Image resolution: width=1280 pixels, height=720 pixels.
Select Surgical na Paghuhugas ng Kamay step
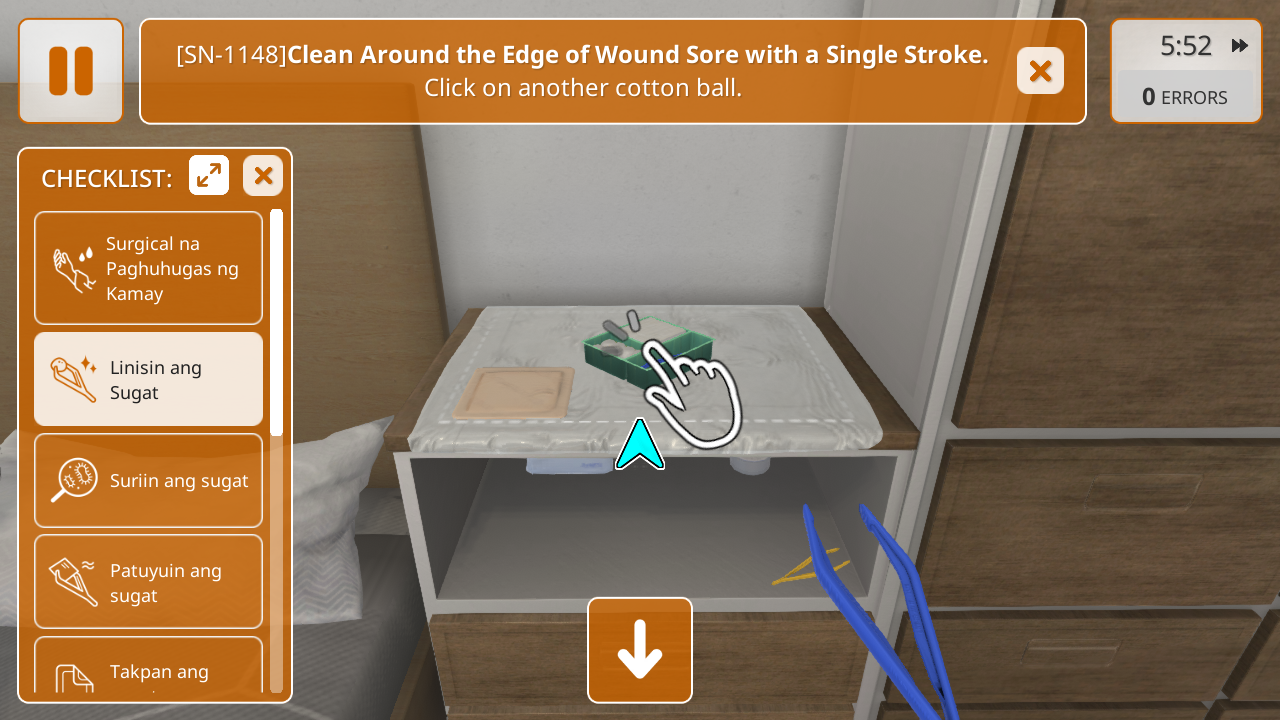(x=149, y=268)
